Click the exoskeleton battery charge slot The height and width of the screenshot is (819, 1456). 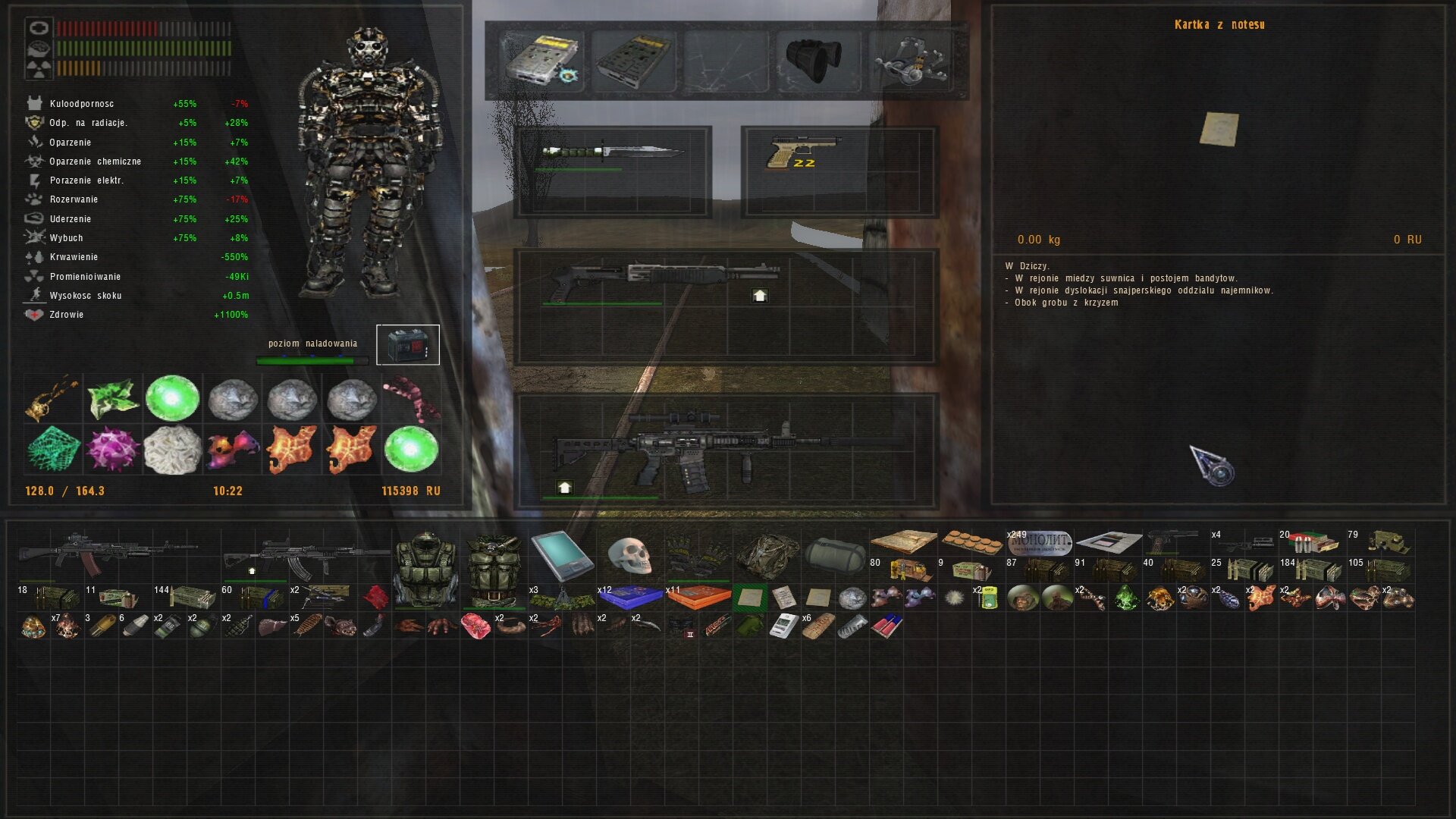pos(408,346)
